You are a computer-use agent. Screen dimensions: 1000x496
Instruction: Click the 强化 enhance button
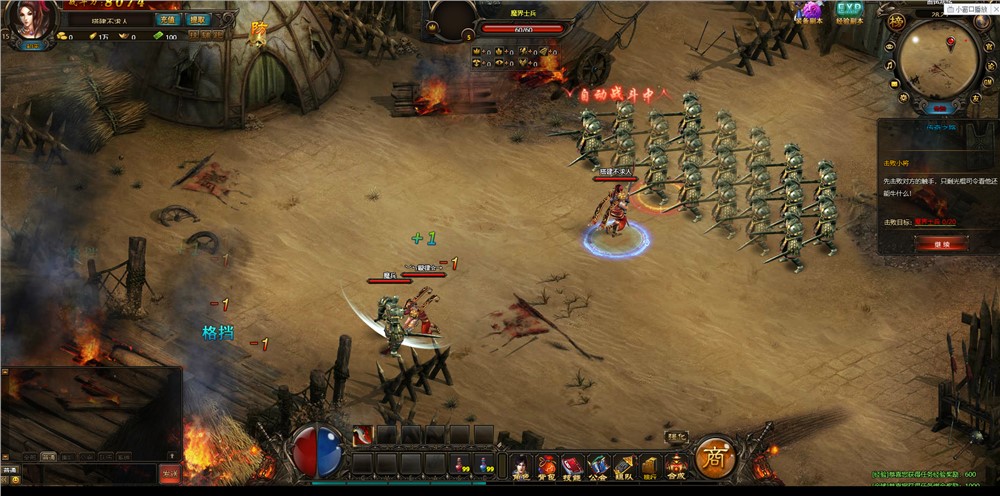pos(677,436)
